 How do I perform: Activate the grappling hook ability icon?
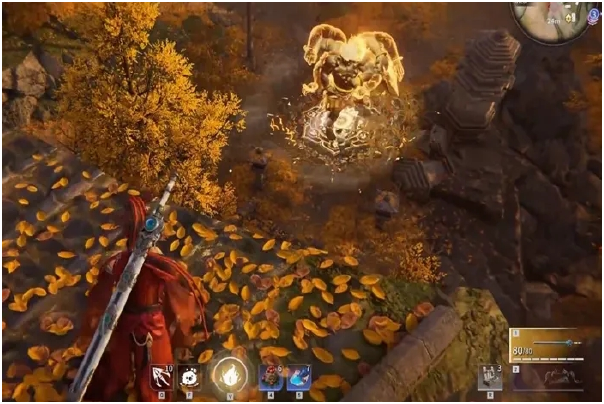(160, 376)
